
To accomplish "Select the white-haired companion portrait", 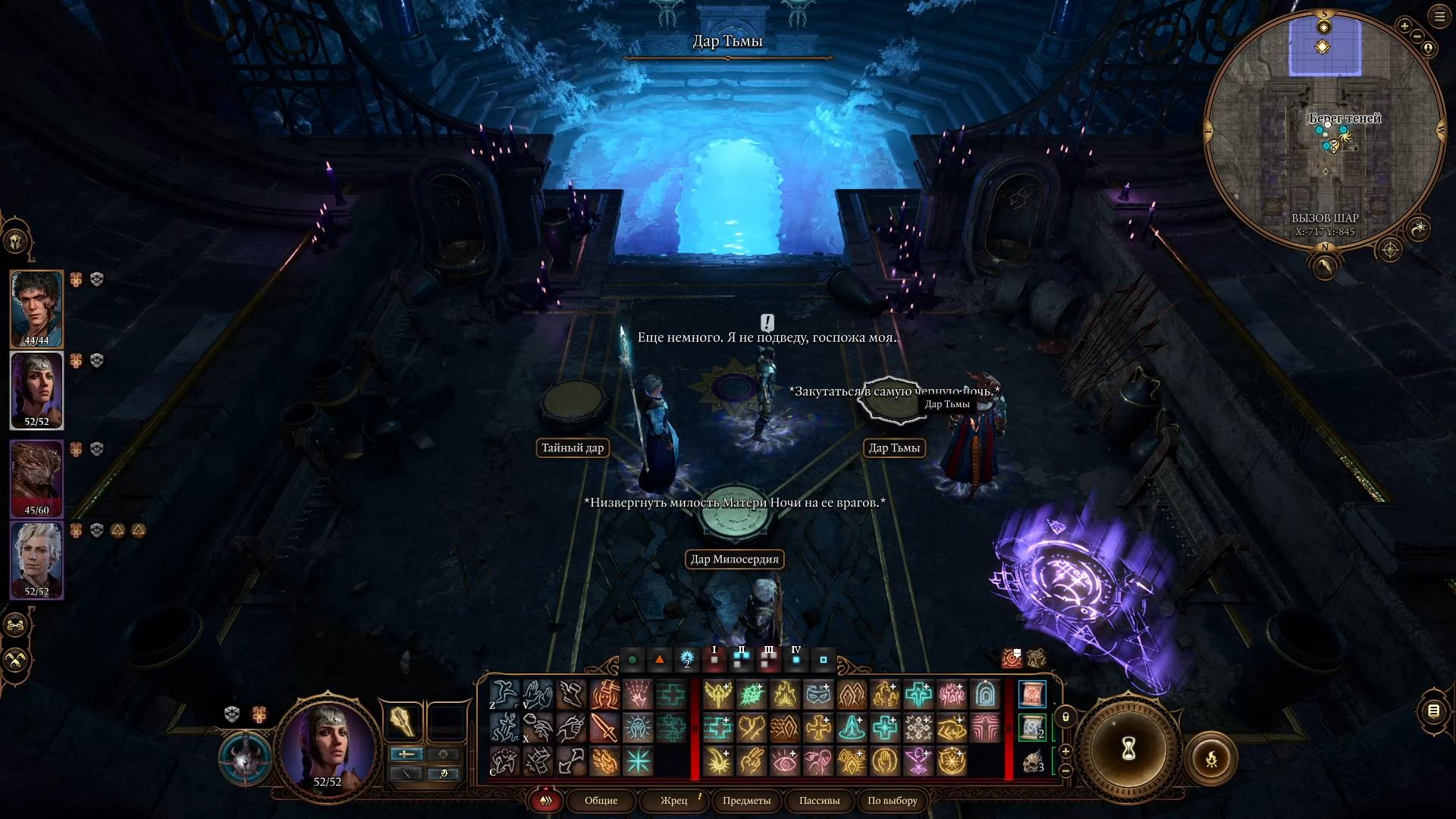I will [x=36, y=560].
